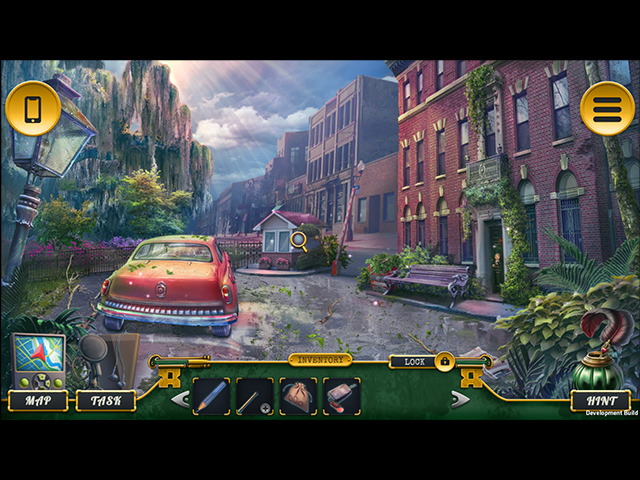
Task: Toggle the inventory Lock
Action: 444,361
